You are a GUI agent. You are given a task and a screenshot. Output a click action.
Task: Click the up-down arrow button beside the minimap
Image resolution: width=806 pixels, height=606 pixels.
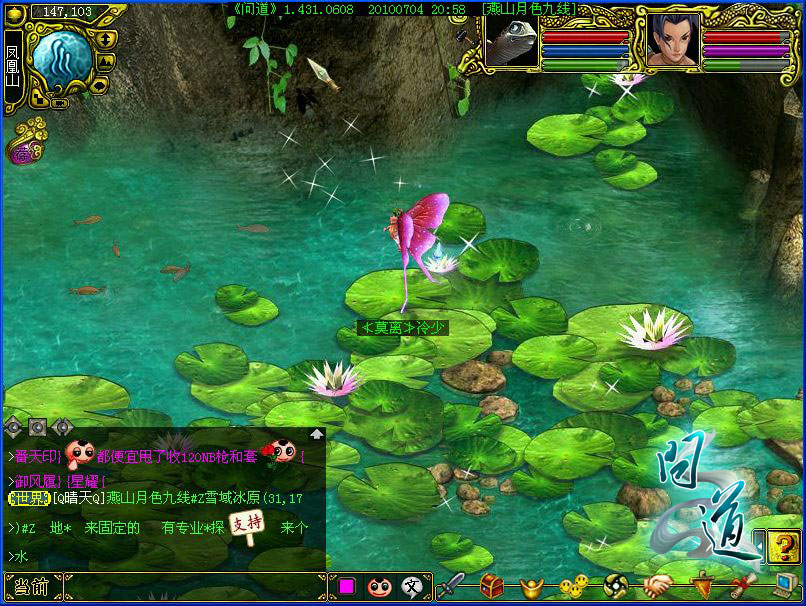click(x=106, y=39)
